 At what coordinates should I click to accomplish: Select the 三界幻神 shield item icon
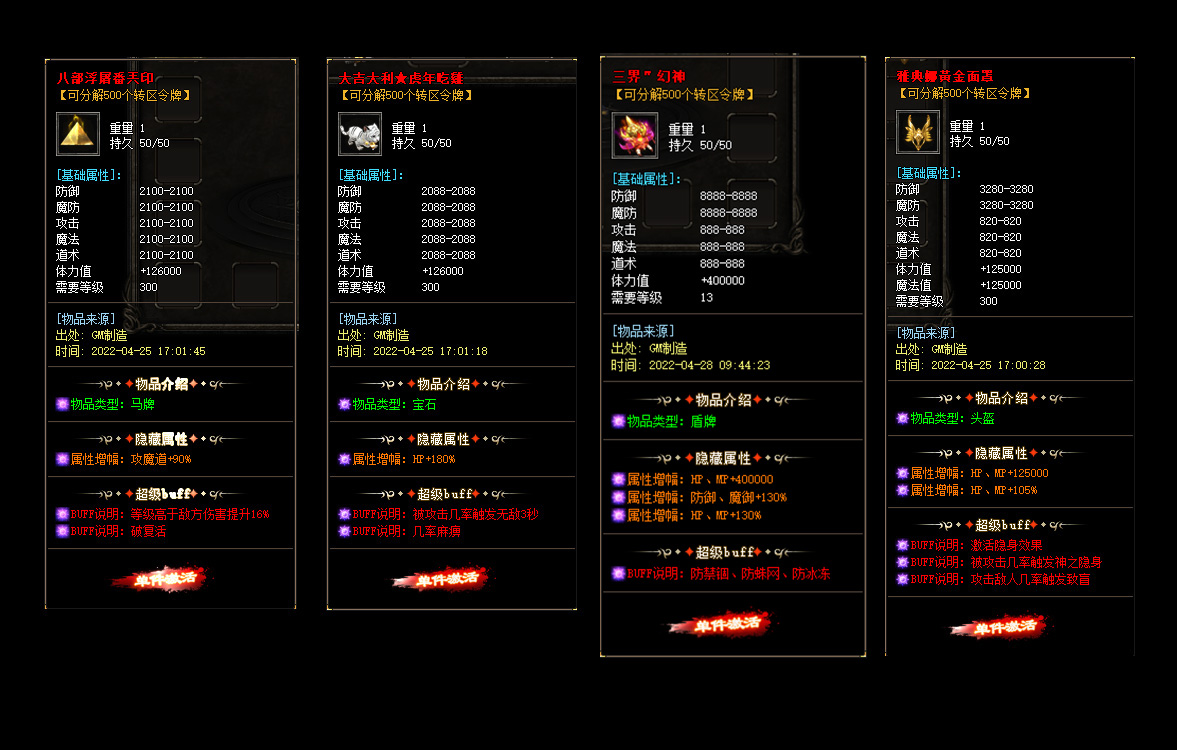(x=634, y=135)
